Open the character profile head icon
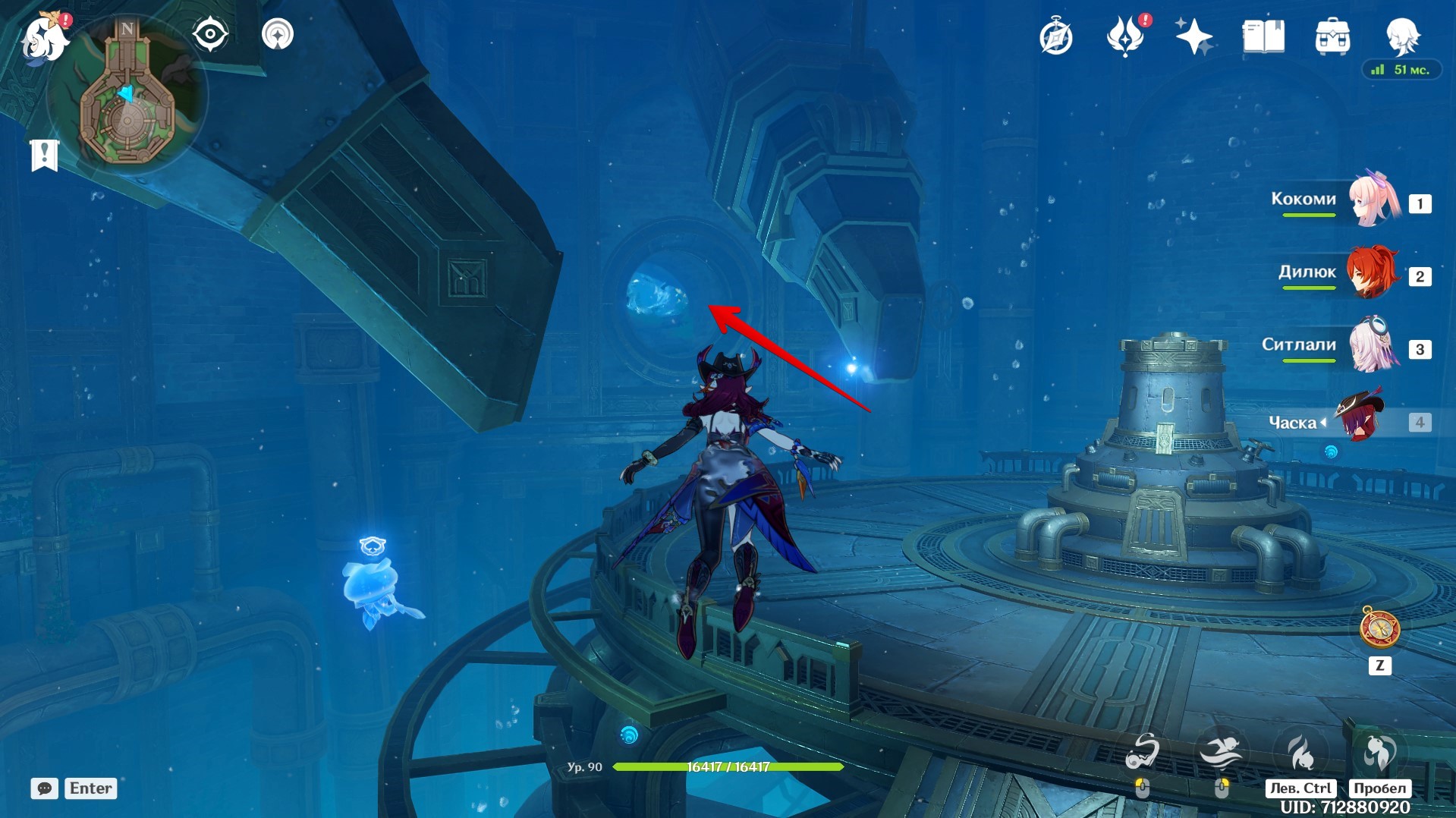Viewport: 1456px width, 818px height. click(x=1402, y=36)
